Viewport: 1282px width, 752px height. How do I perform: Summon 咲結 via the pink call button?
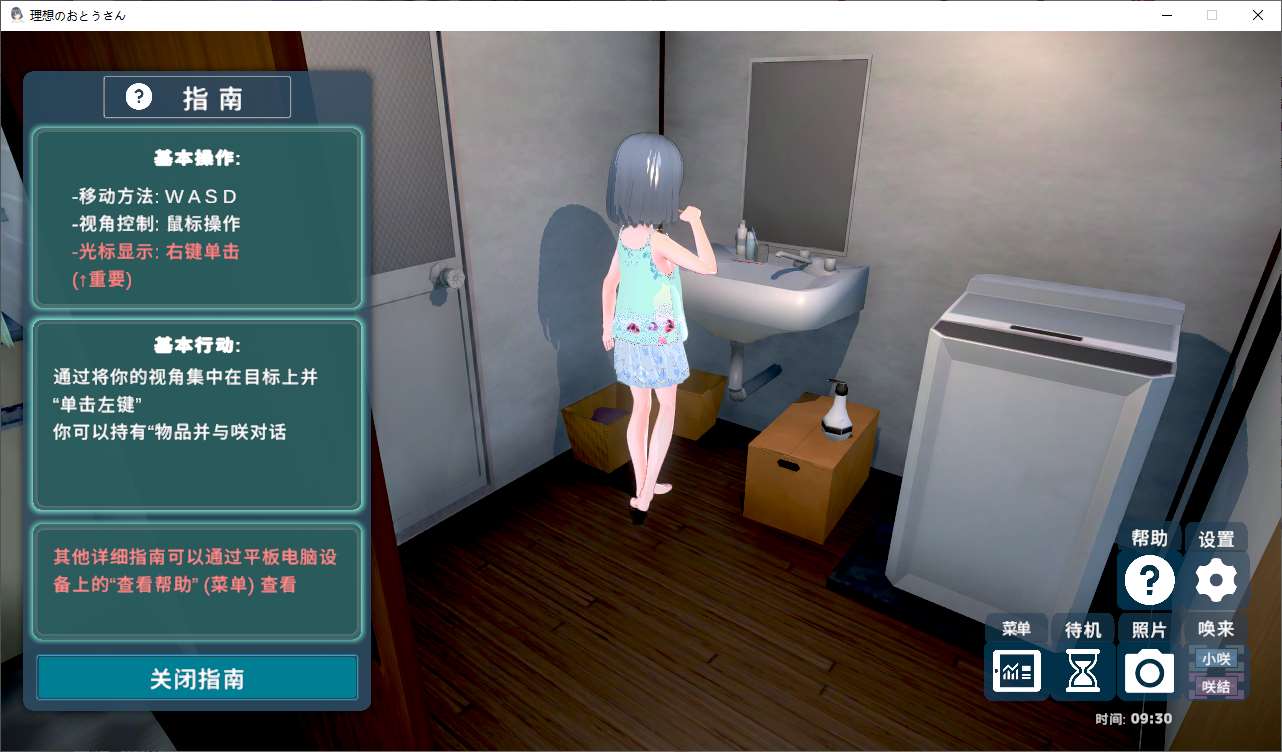[1215, 686]
